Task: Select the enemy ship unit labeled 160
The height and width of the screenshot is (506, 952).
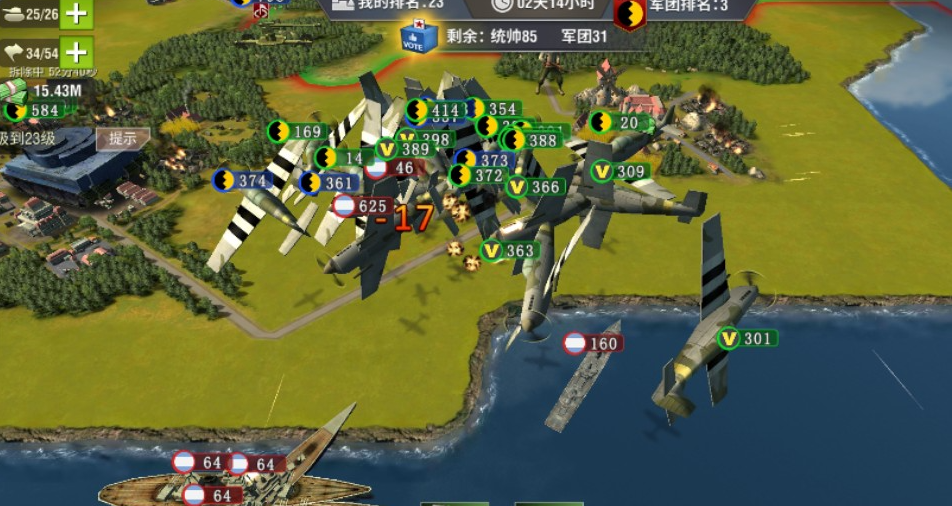Action: tap(592, 344)
